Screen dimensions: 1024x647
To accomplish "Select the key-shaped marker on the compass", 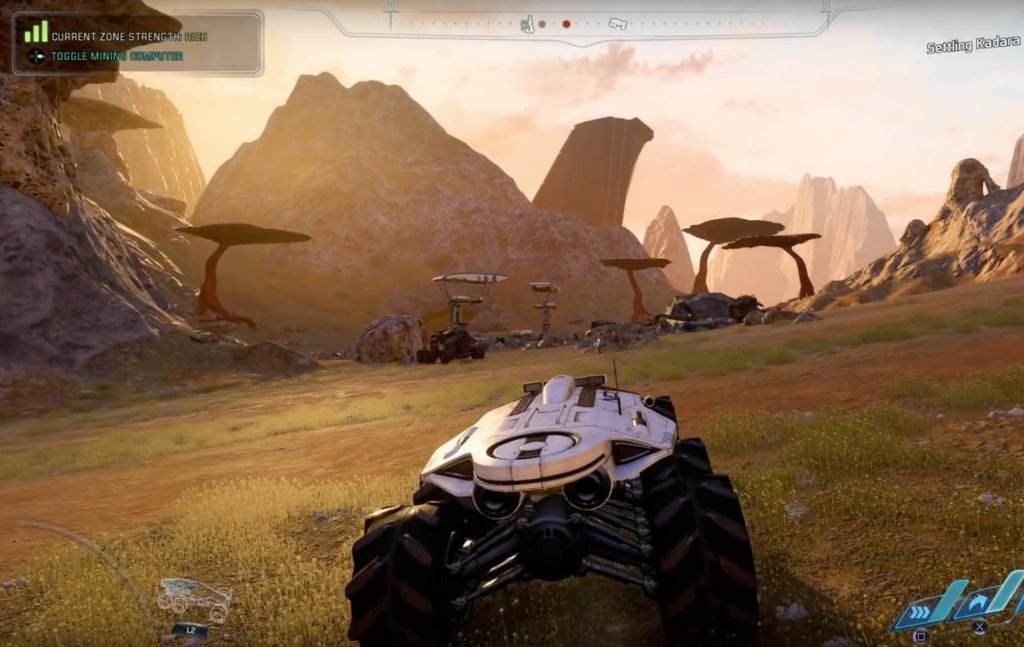I will (617, 24).
